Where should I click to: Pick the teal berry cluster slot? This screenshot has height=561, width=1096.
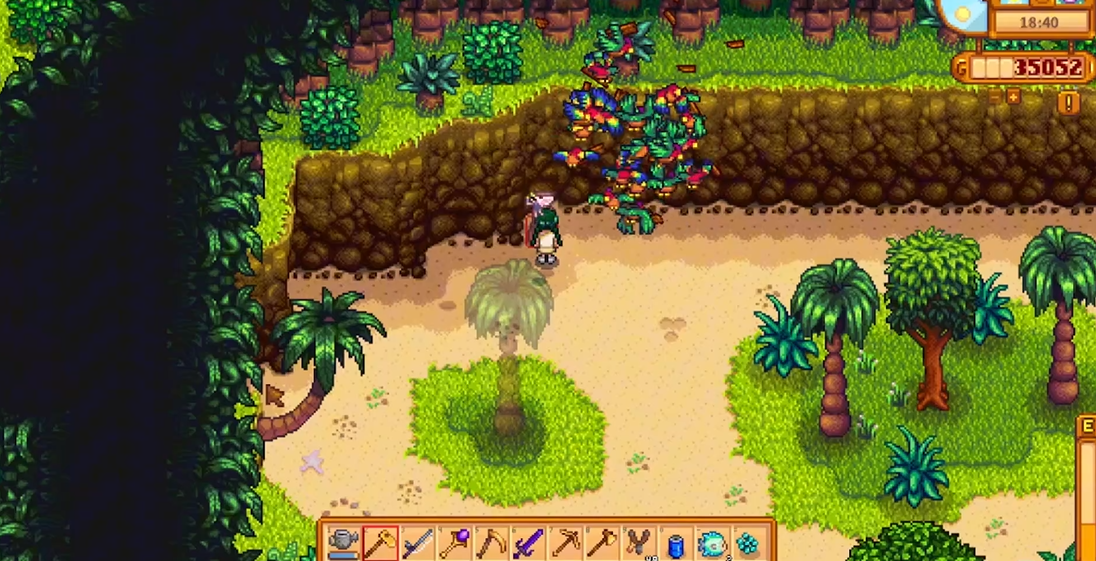[x=748, y=543]
